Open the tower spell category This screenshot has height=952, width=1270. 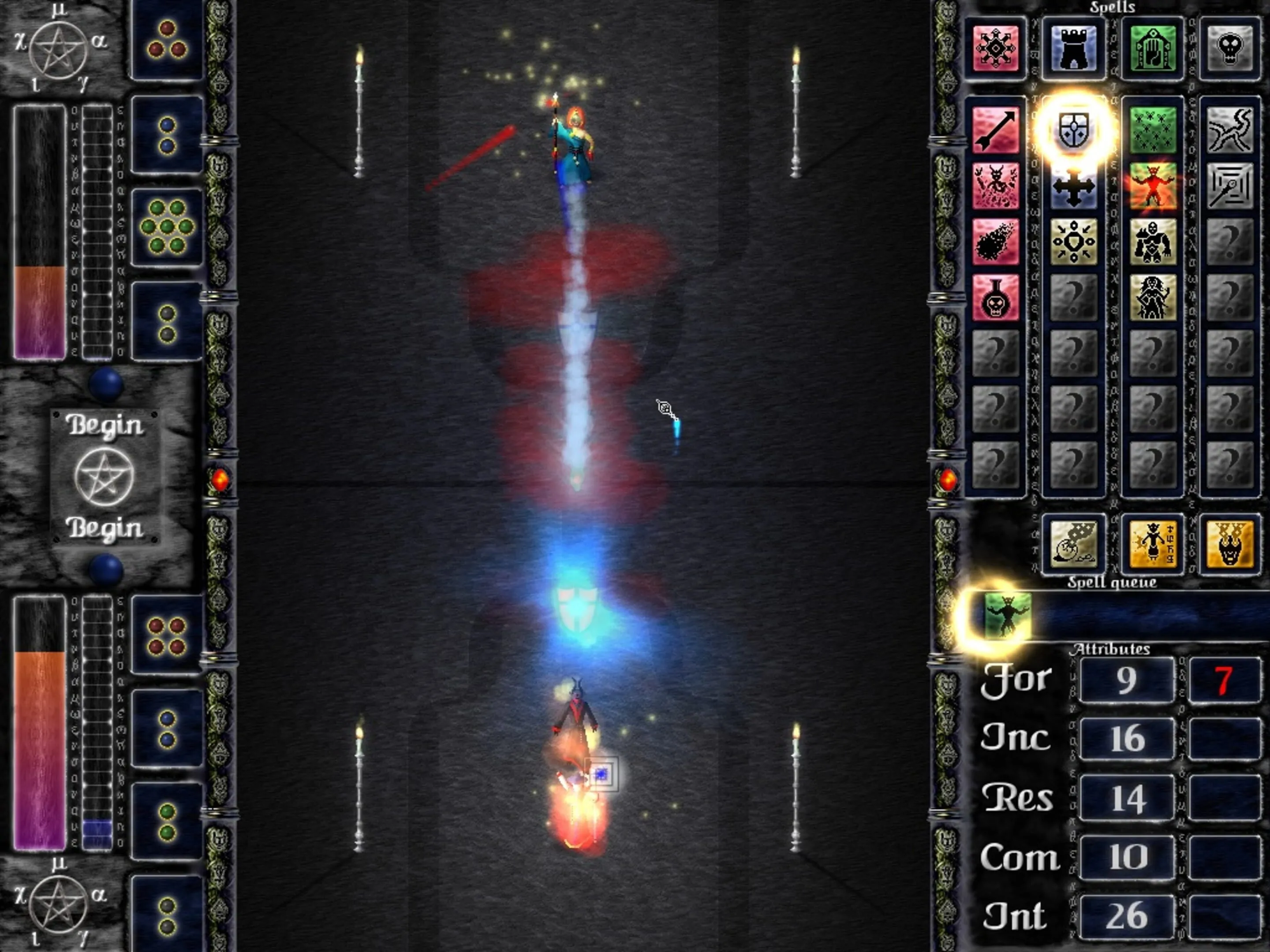(1074, 48)
